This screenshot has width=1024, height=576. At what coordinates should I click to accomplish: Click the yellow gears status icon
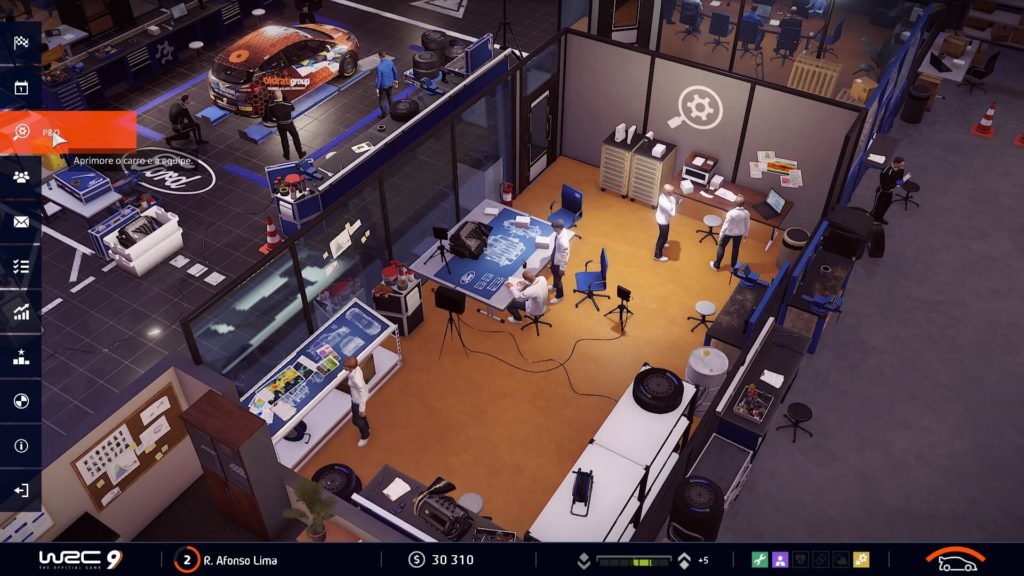(x=861, y=560)
